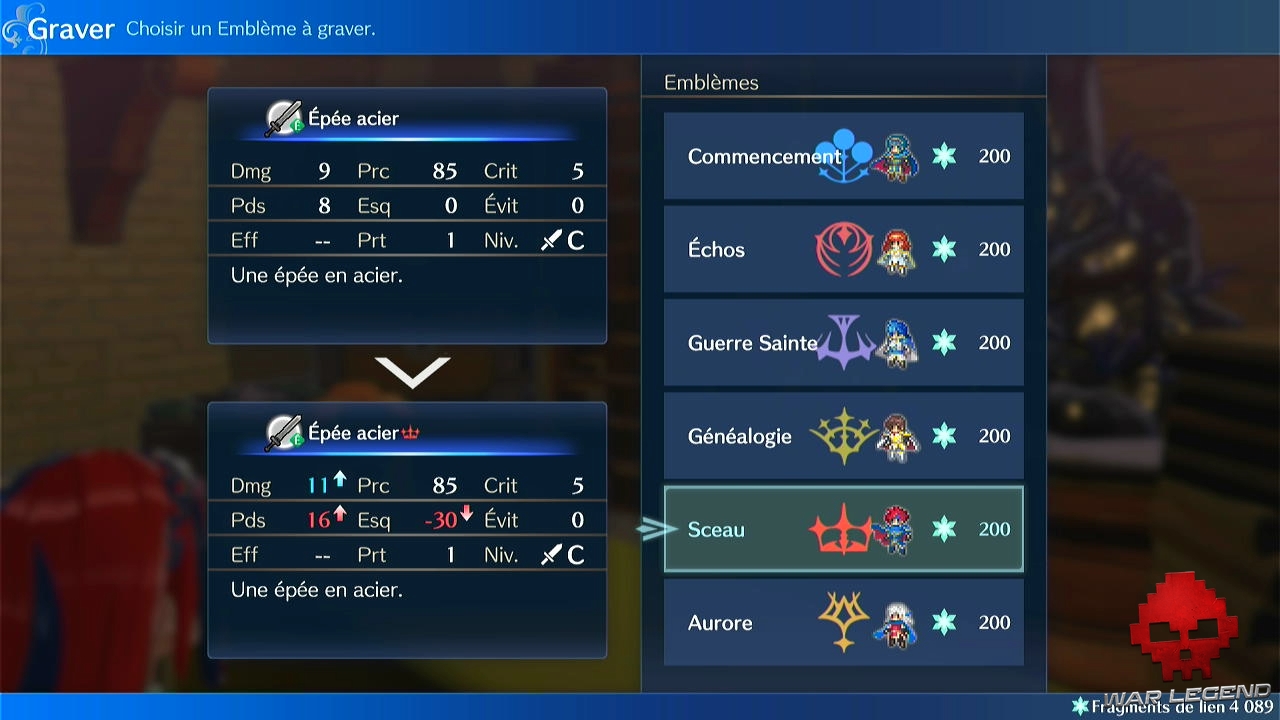This screenshot has height=720, width=1280.
Task: Expand the Emblèmes list header
Action: (x=712, y=82)
